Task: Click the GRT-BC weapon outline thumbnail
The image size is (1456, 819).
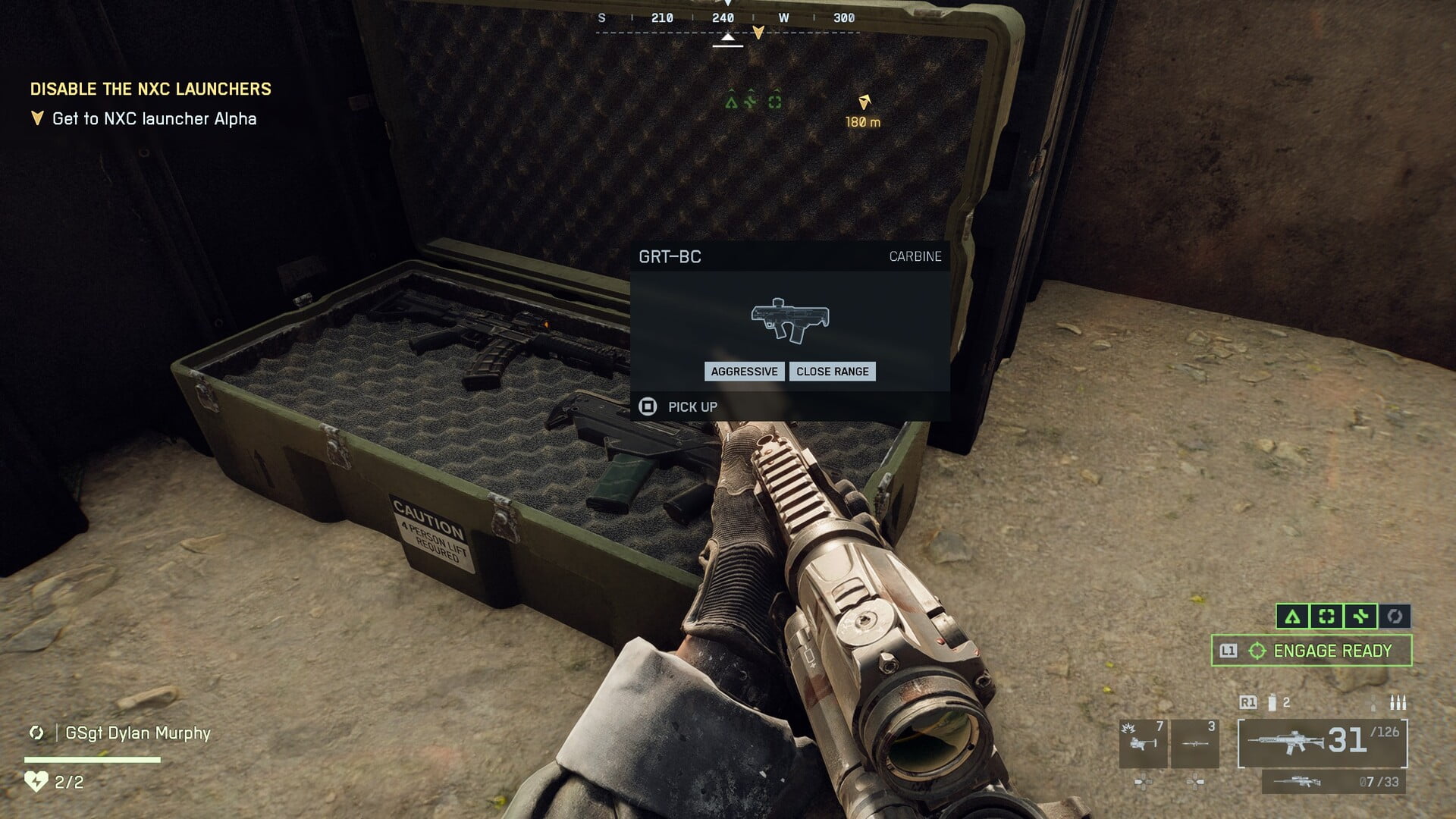Action: 791,322
